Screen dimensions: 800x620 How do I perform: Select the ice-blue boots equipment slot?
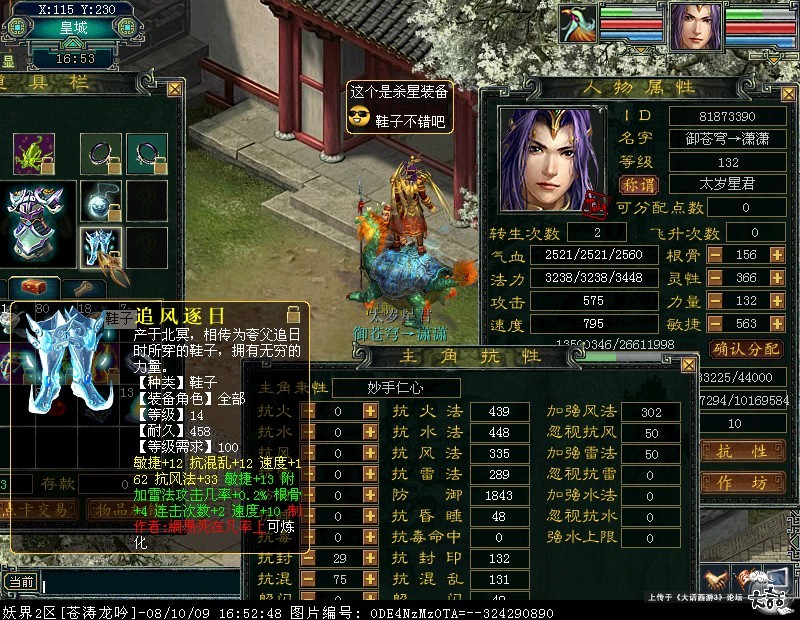pos(102,246)
